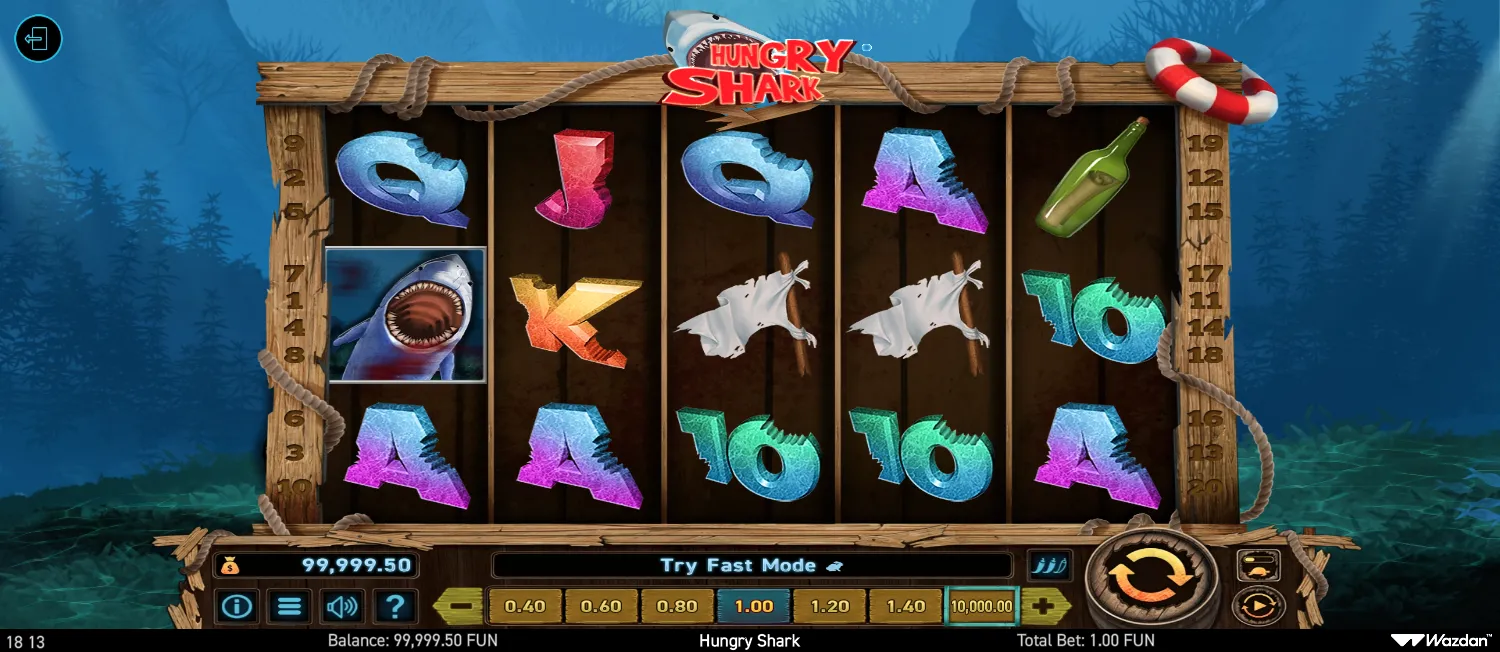The height and width of the screenshot is (652, 1500).
Task: Choose the 1.20 bet option
Action: pos(830,606)
